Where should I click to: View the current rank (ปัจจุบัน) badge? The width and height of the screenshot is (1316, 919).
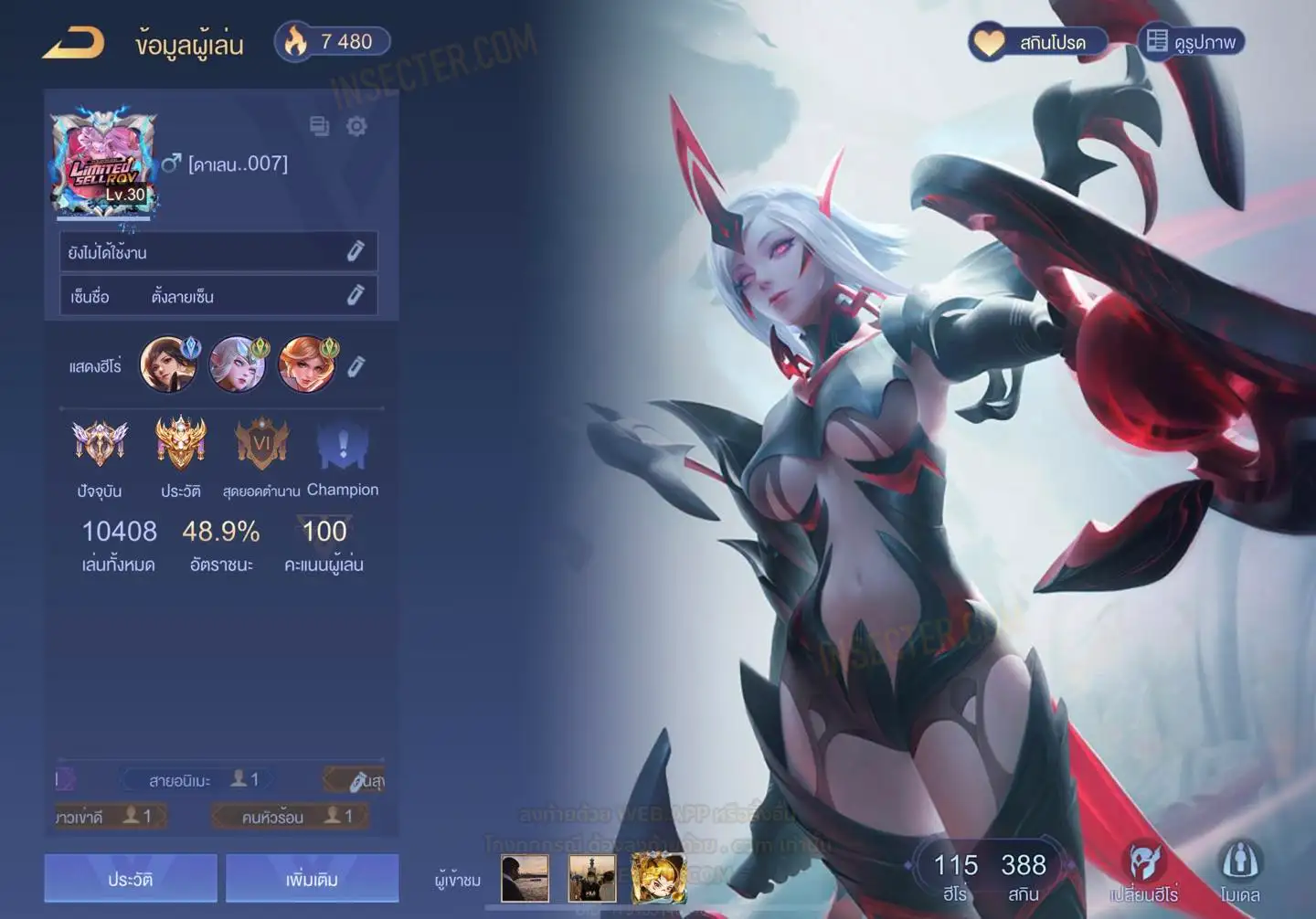(100, 445)
